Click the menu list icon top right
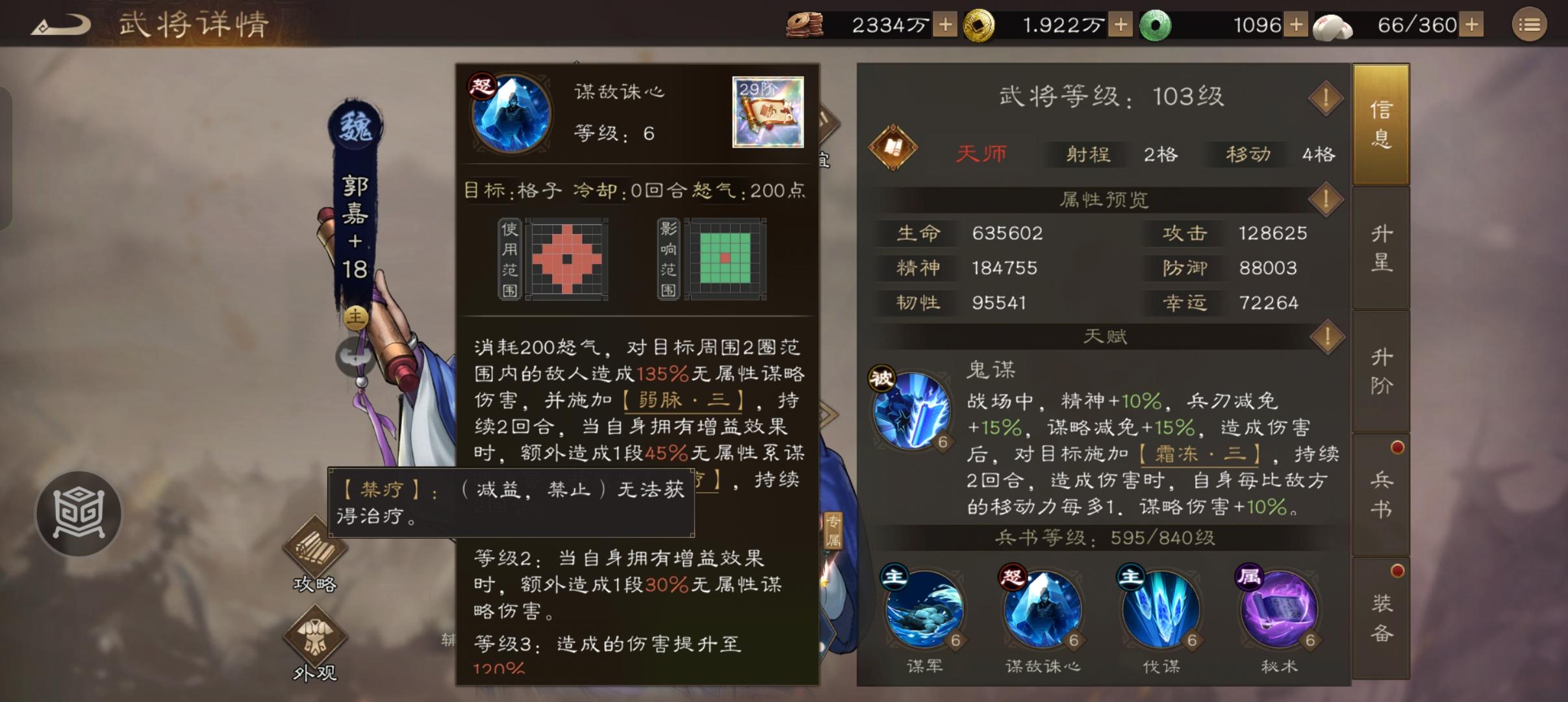 tap(1531, 24)
